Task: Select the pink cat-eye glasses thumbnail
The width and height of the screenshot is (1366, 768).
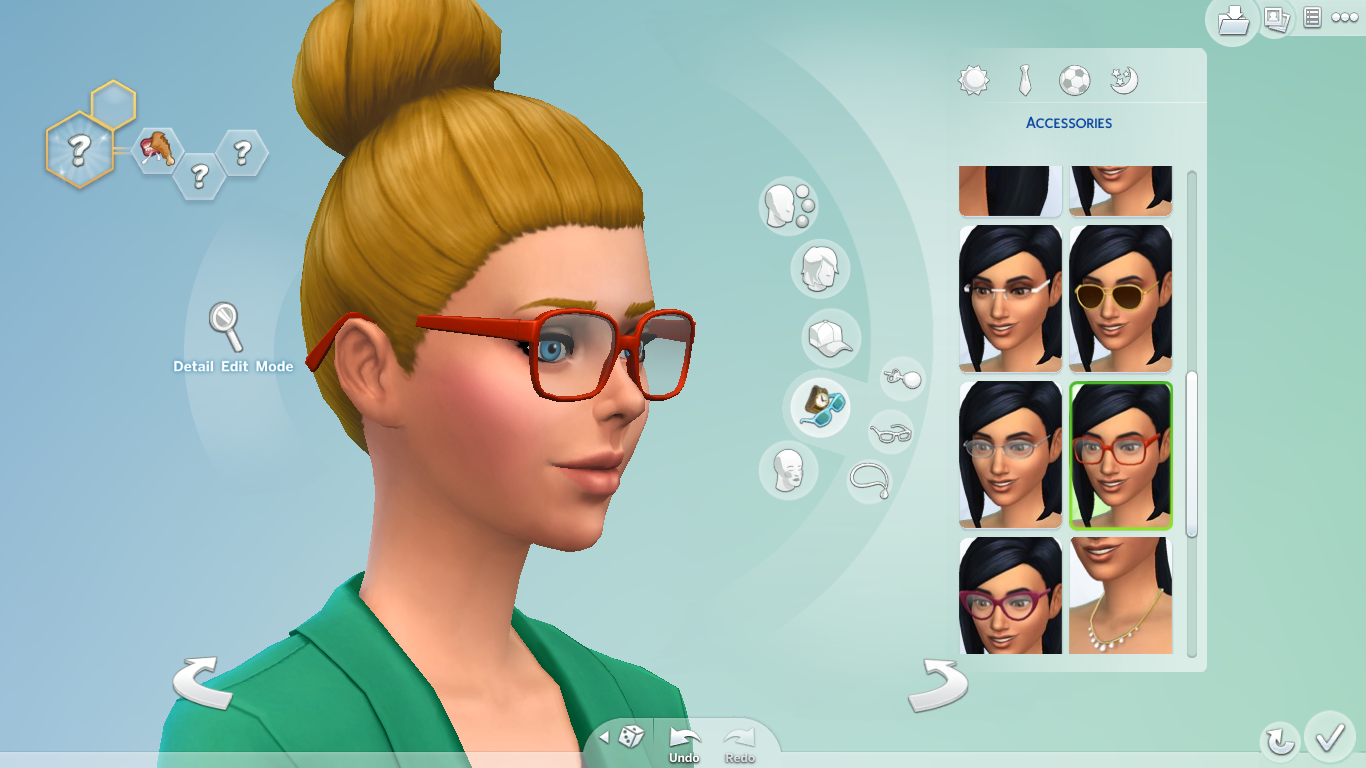Action: click(x=1009, y=597)
